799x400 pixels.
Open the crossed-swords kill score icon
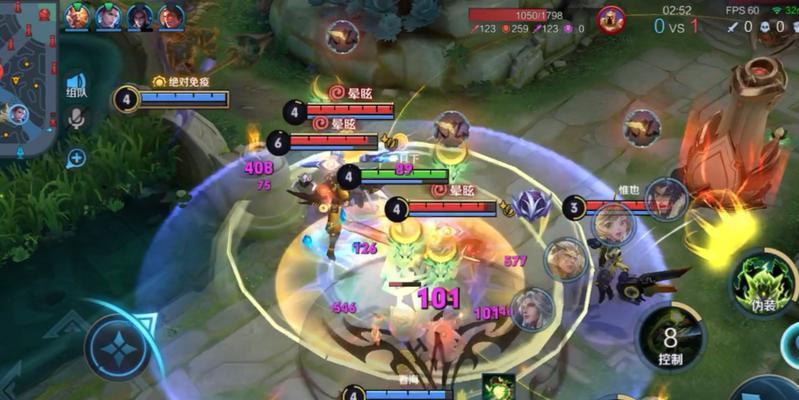point(734,27)
